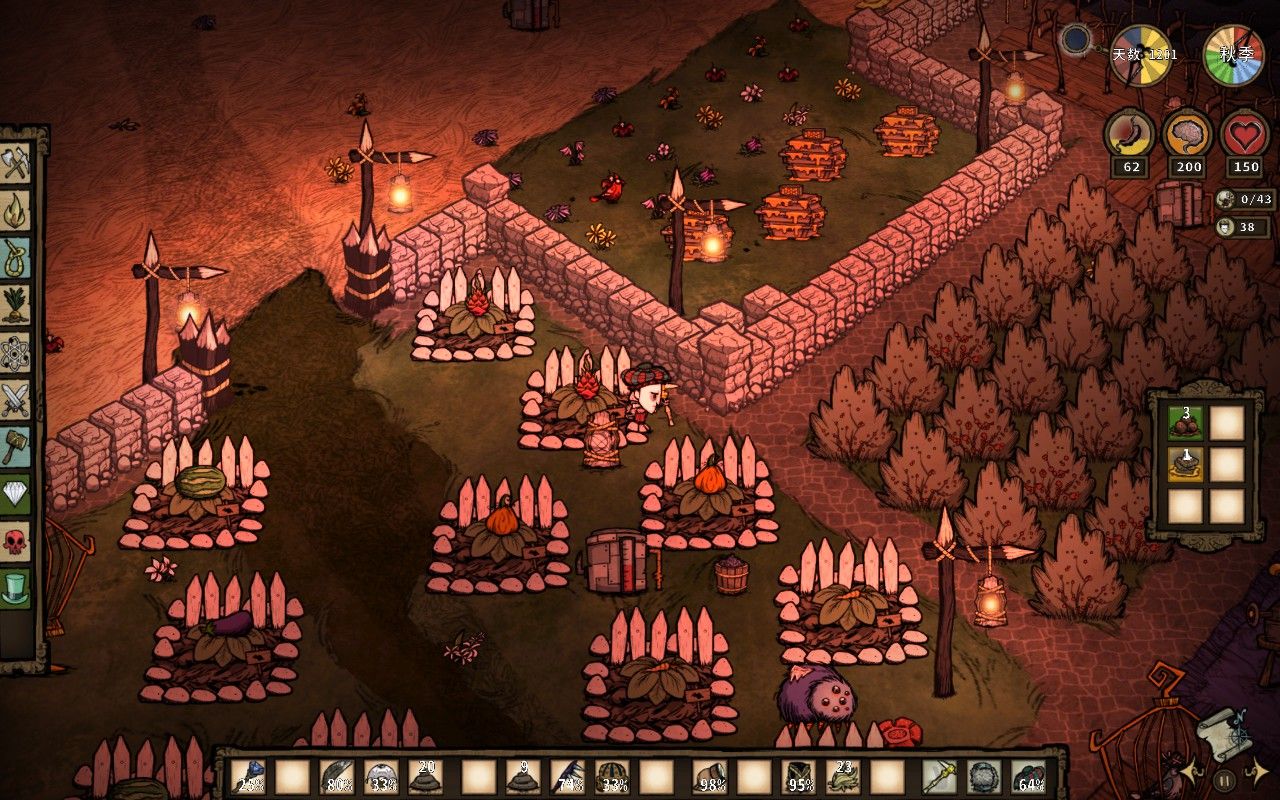Image resolution: width=1280 pixels, height=800 pixels.
Task: Open the hammer Structures crafting tab
Action: click(x=17, y=447)
